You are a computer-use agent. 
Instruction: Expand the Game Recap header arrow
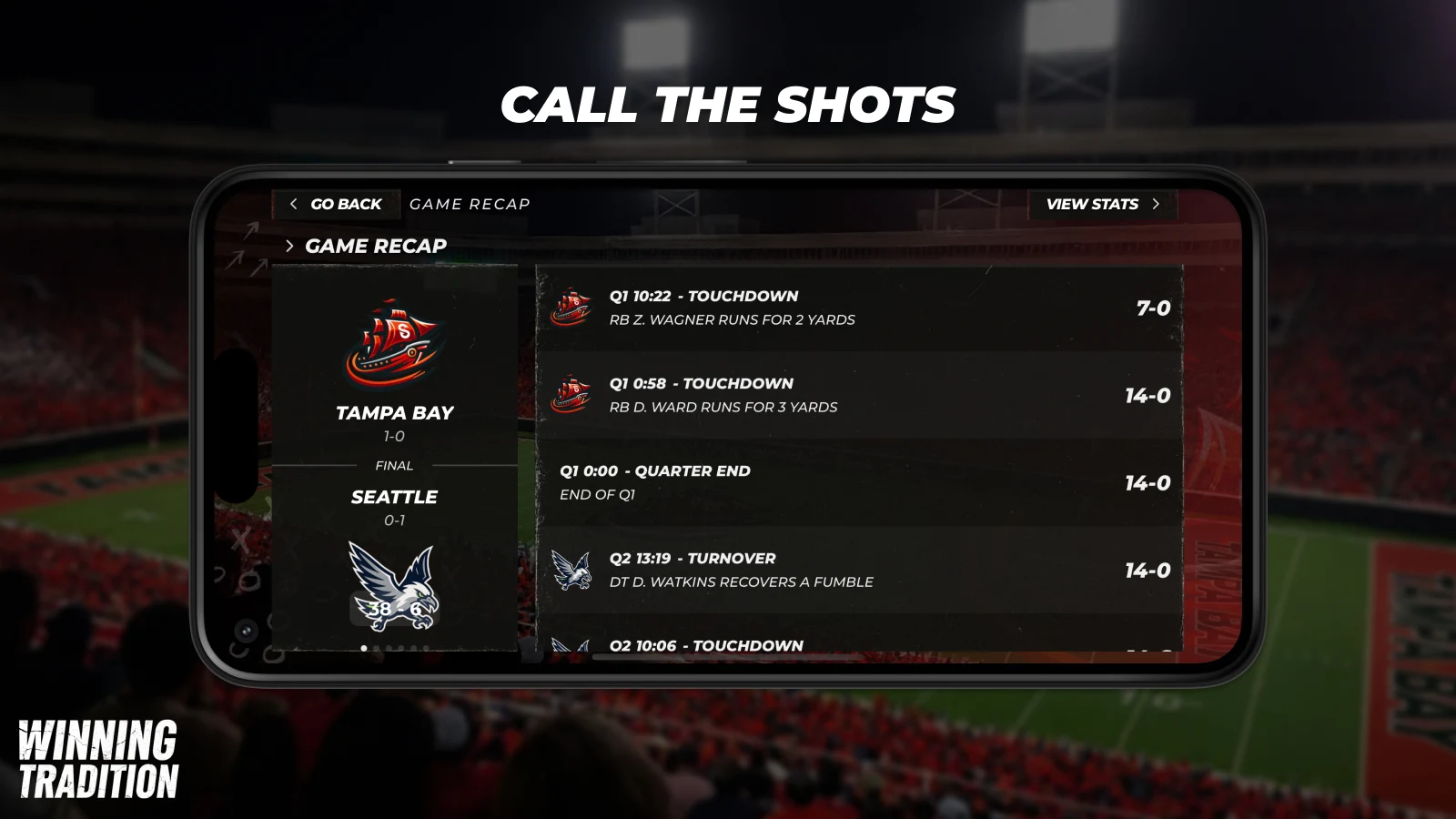(289, 246)
